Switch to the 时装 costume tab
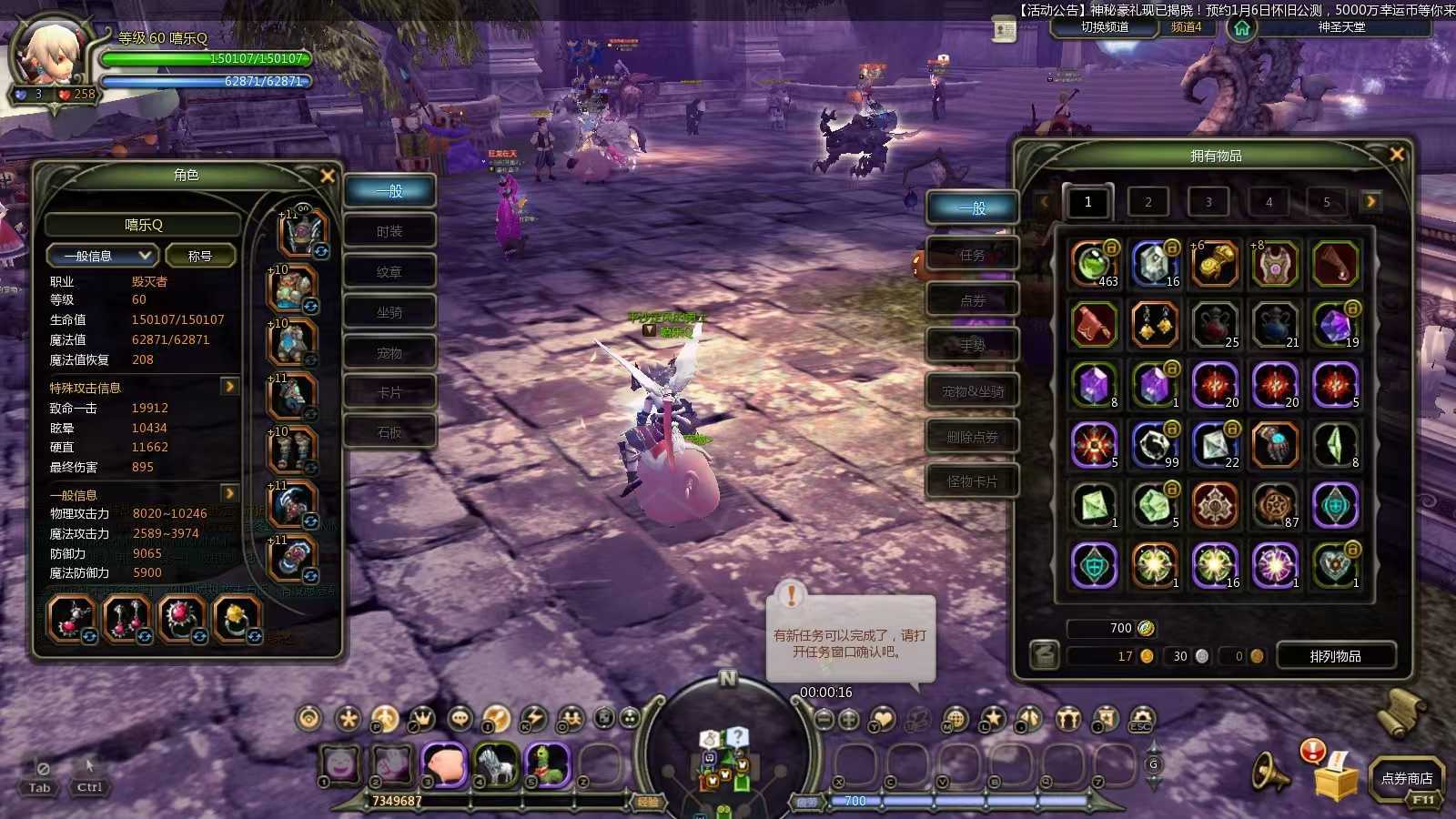1456x819 pixels. (x=389, y=231)
